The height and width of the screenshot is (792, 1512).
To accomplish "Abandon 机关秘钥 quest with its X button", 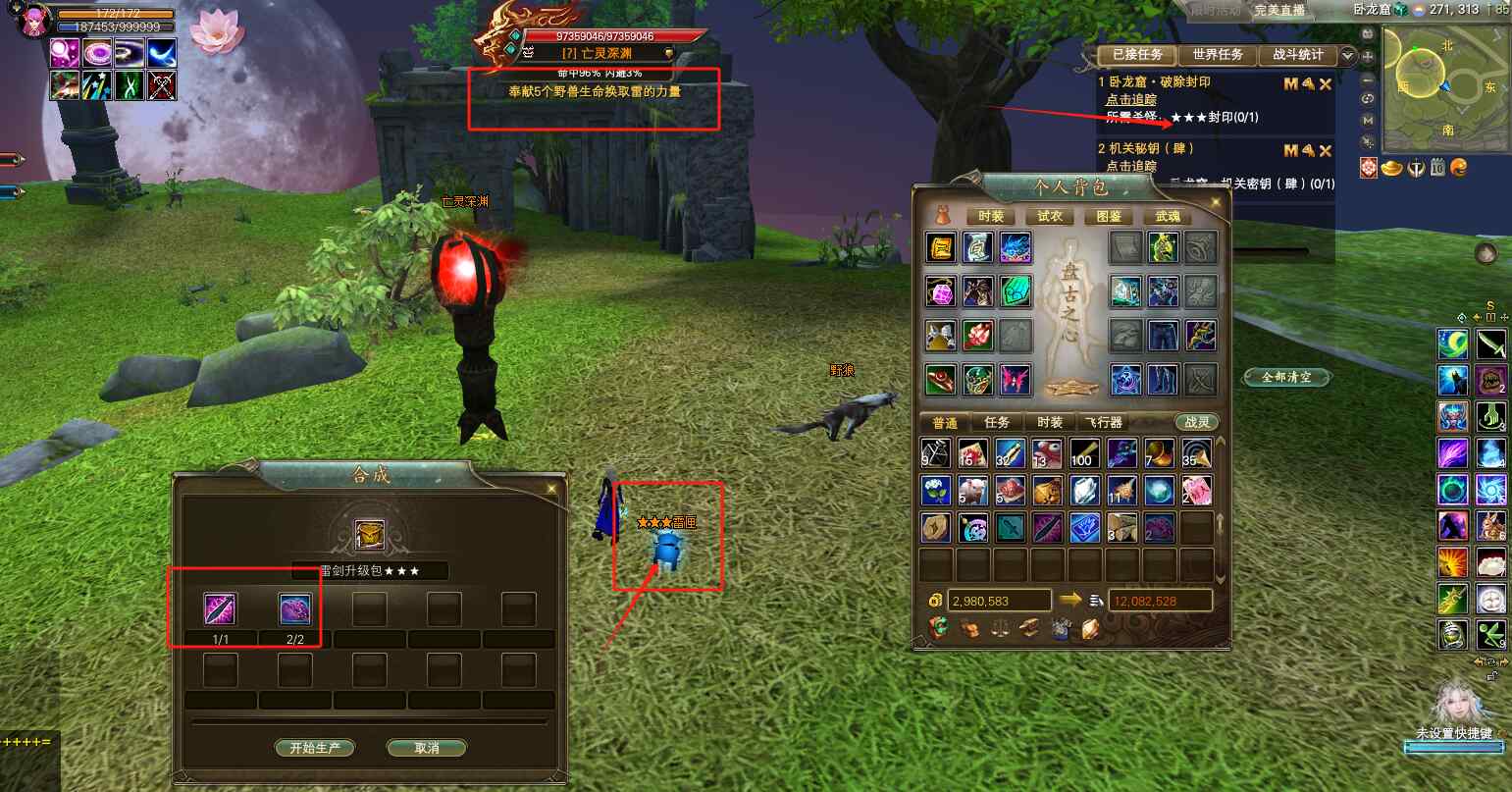I will pos(1326,151).
